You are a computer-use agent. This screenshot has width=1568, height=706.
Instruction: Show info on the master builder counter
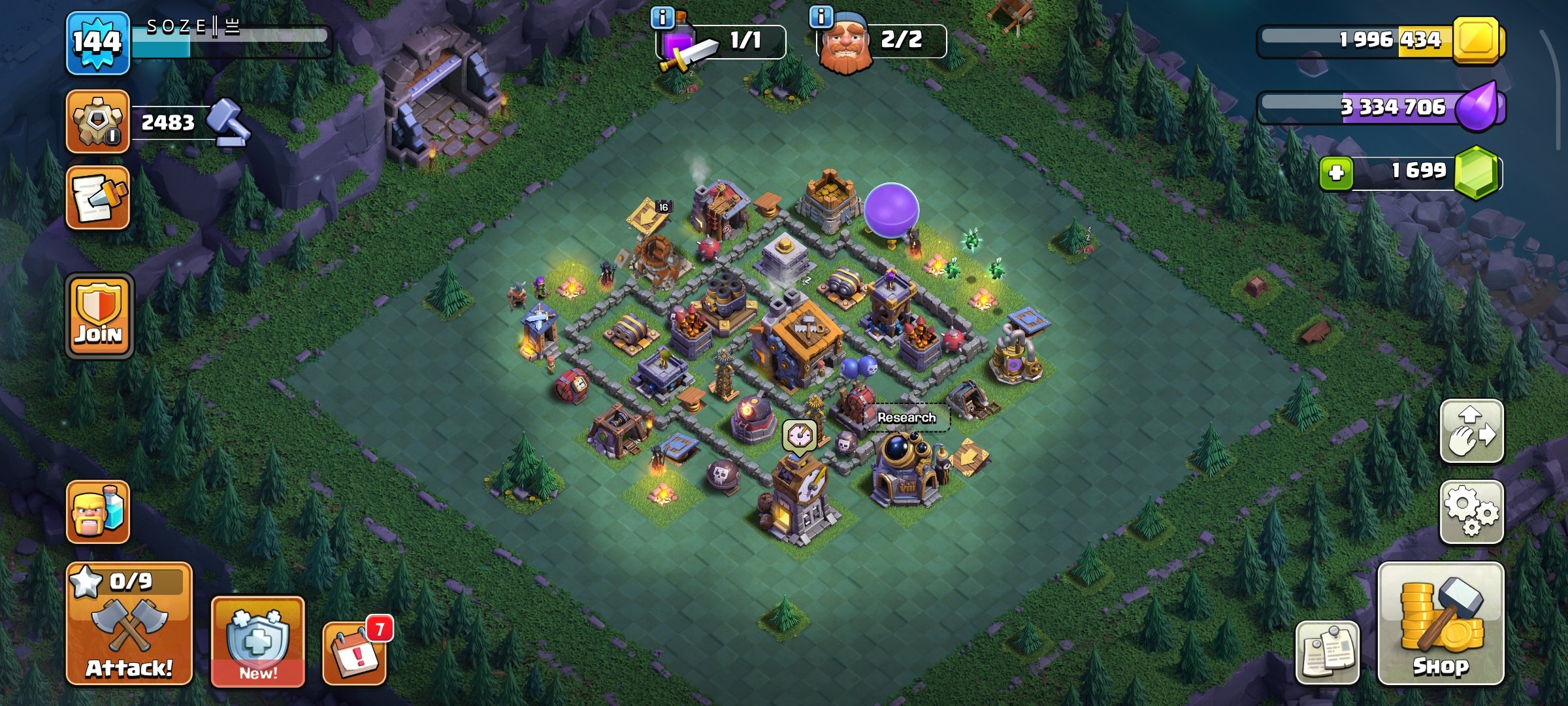click(821, 16)
